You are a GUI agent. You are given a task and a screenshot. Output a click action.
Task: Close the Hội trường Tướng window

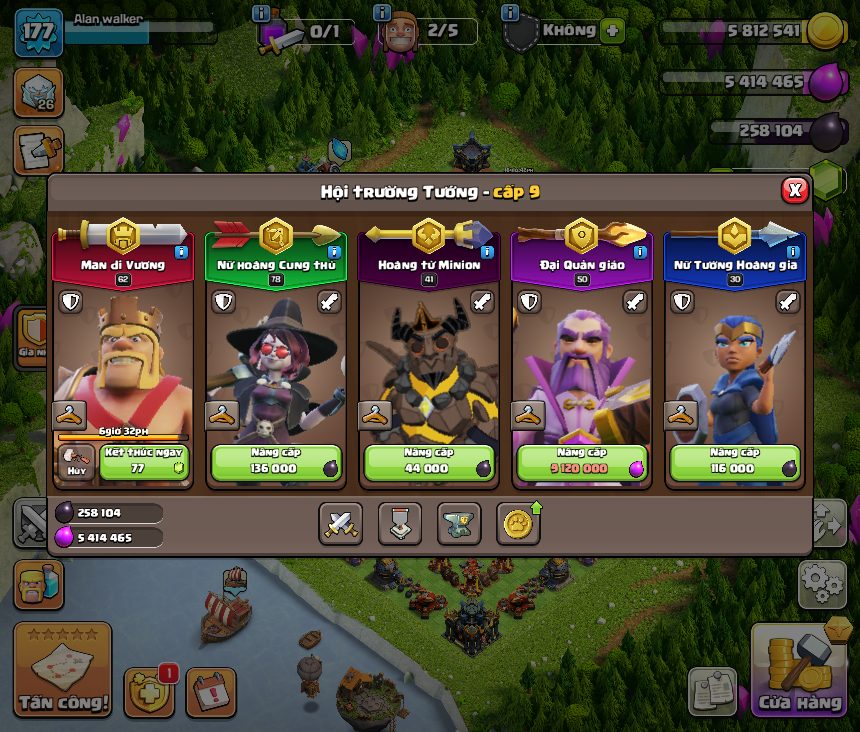pyautogui.click(x=794, y=190)
